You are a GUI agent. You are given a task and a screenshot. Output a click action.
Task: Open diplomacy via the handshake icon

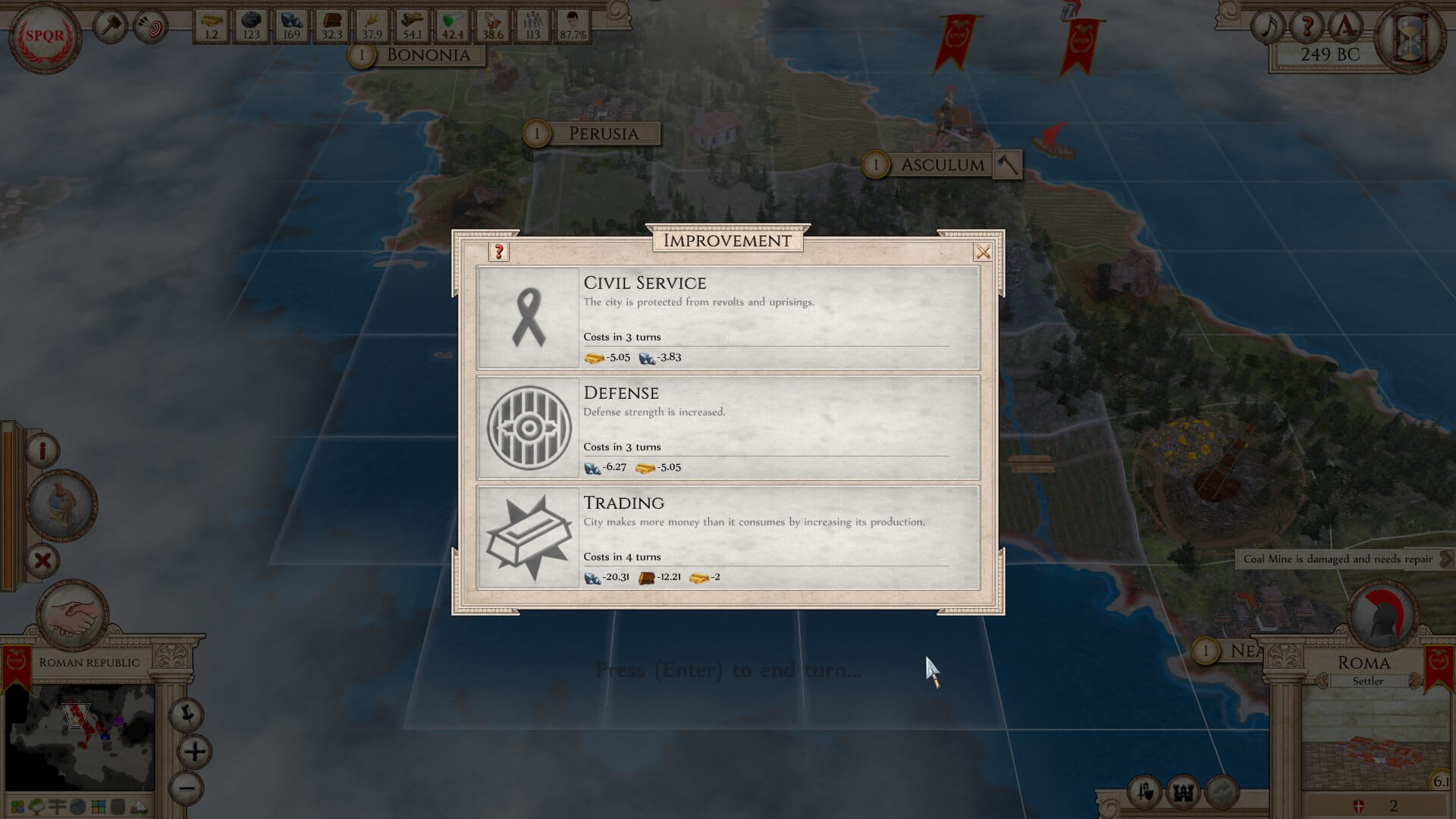point(74,614)
